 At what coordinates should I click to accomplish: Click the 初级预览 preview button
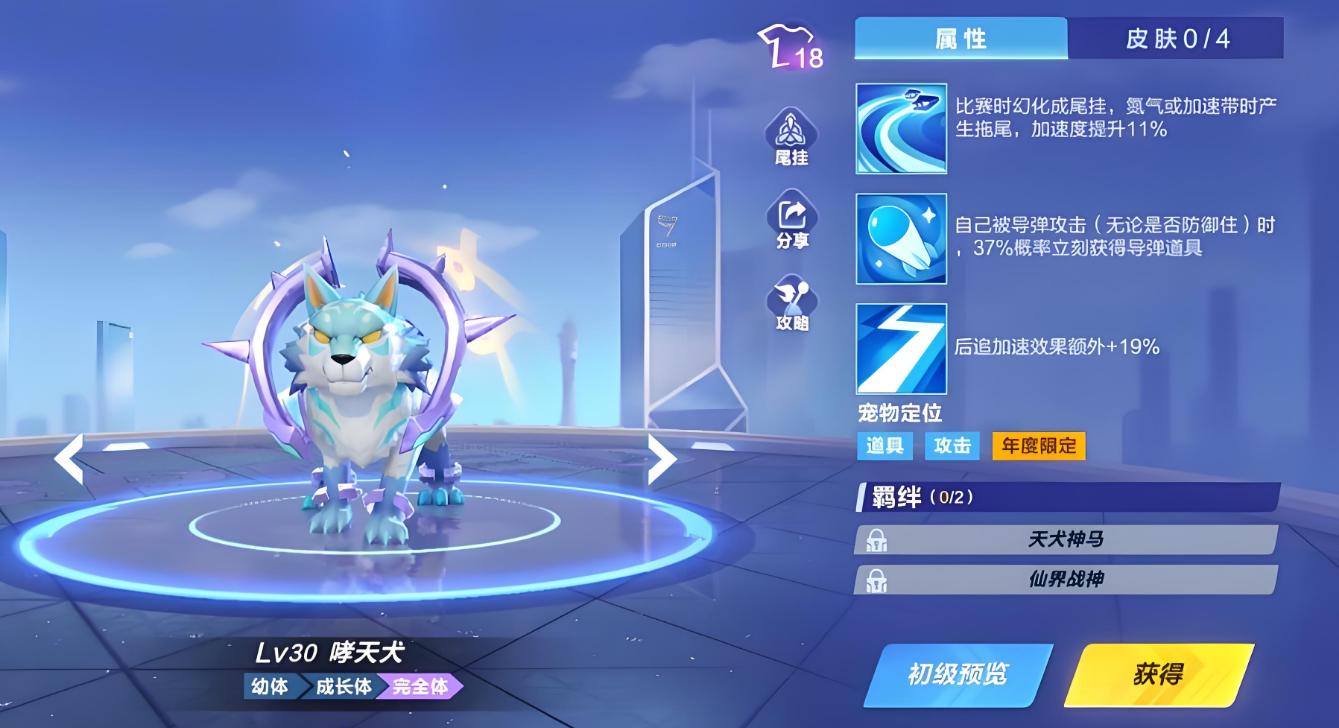click(957, 675)
